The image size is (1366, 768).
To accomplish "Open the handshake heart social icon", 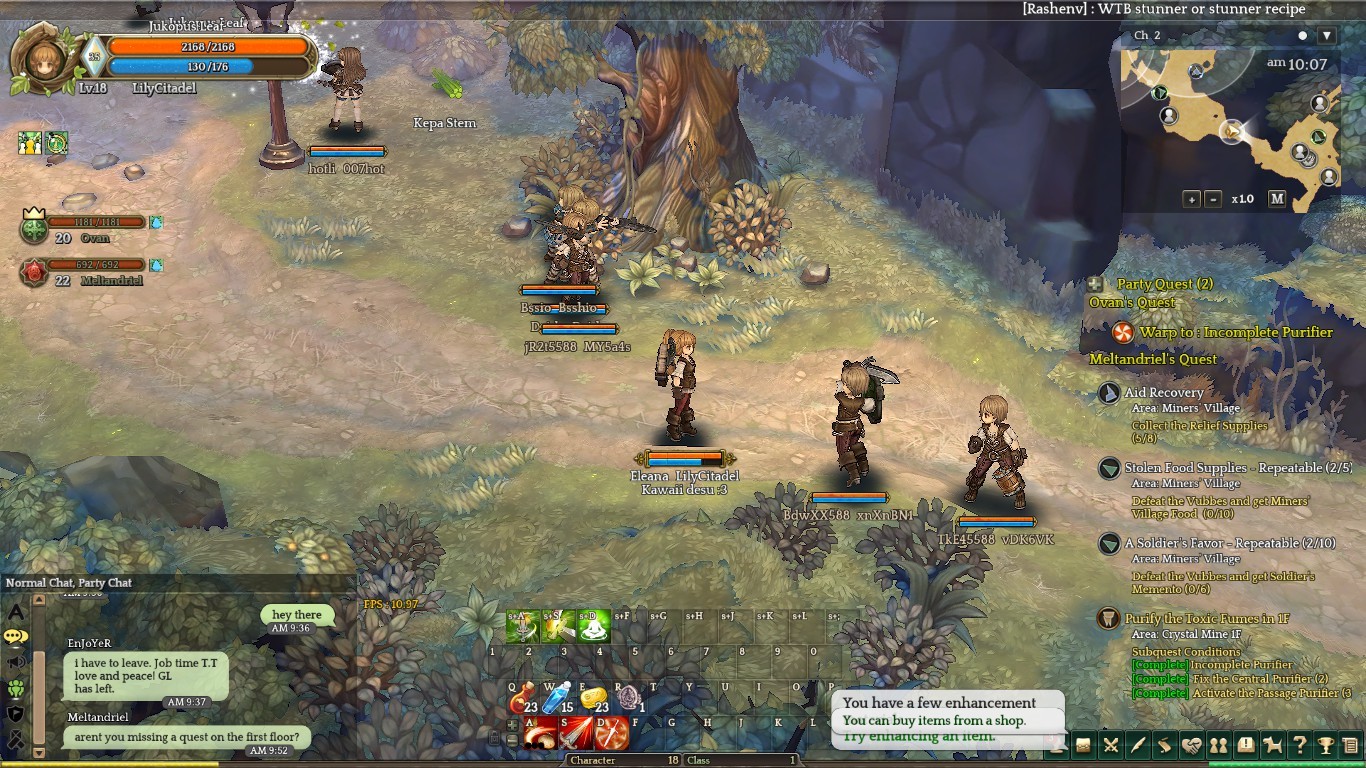I will [x=1191, y=745].
